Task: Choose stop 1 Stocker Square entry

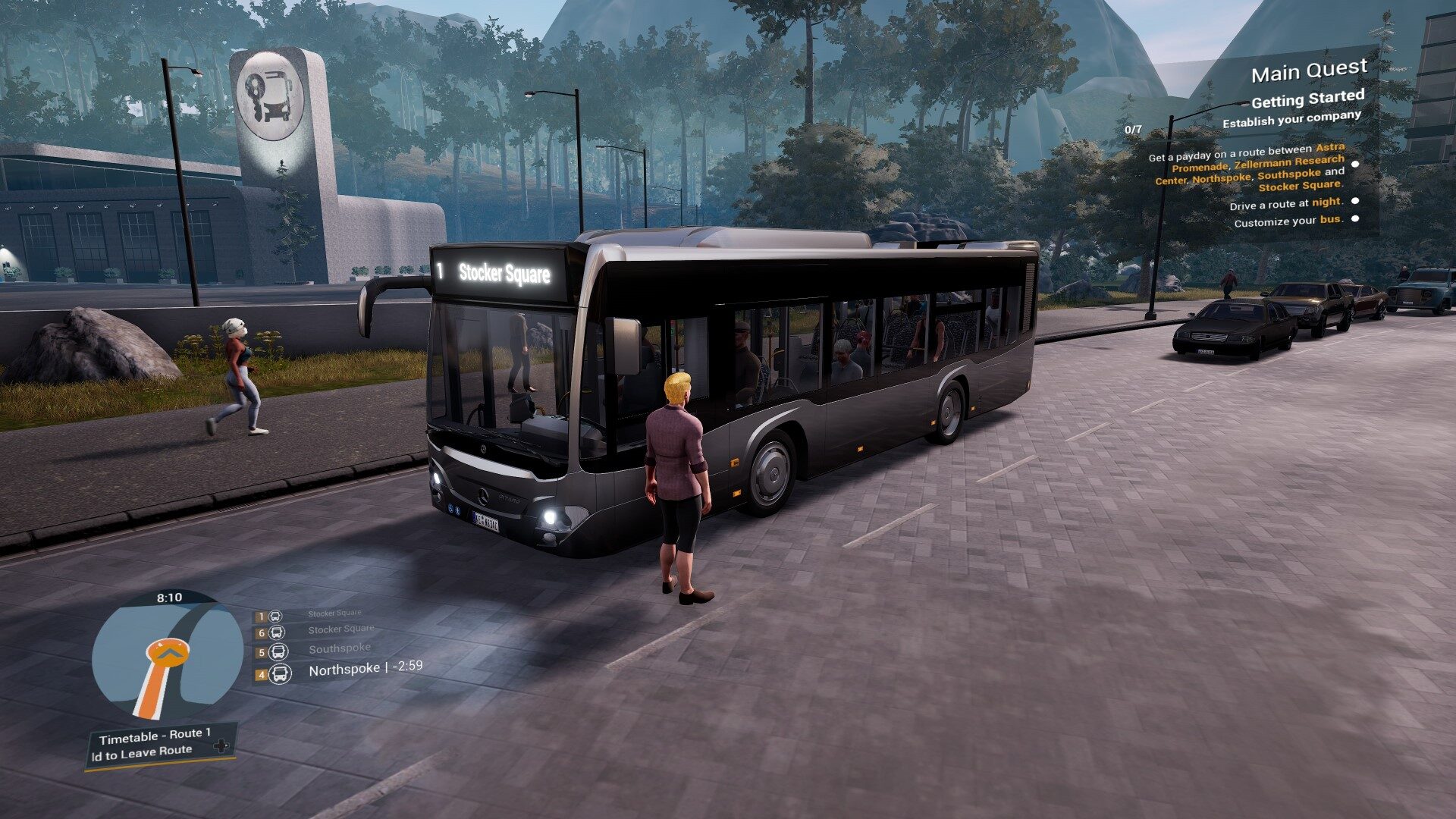Action: point(334,613)
